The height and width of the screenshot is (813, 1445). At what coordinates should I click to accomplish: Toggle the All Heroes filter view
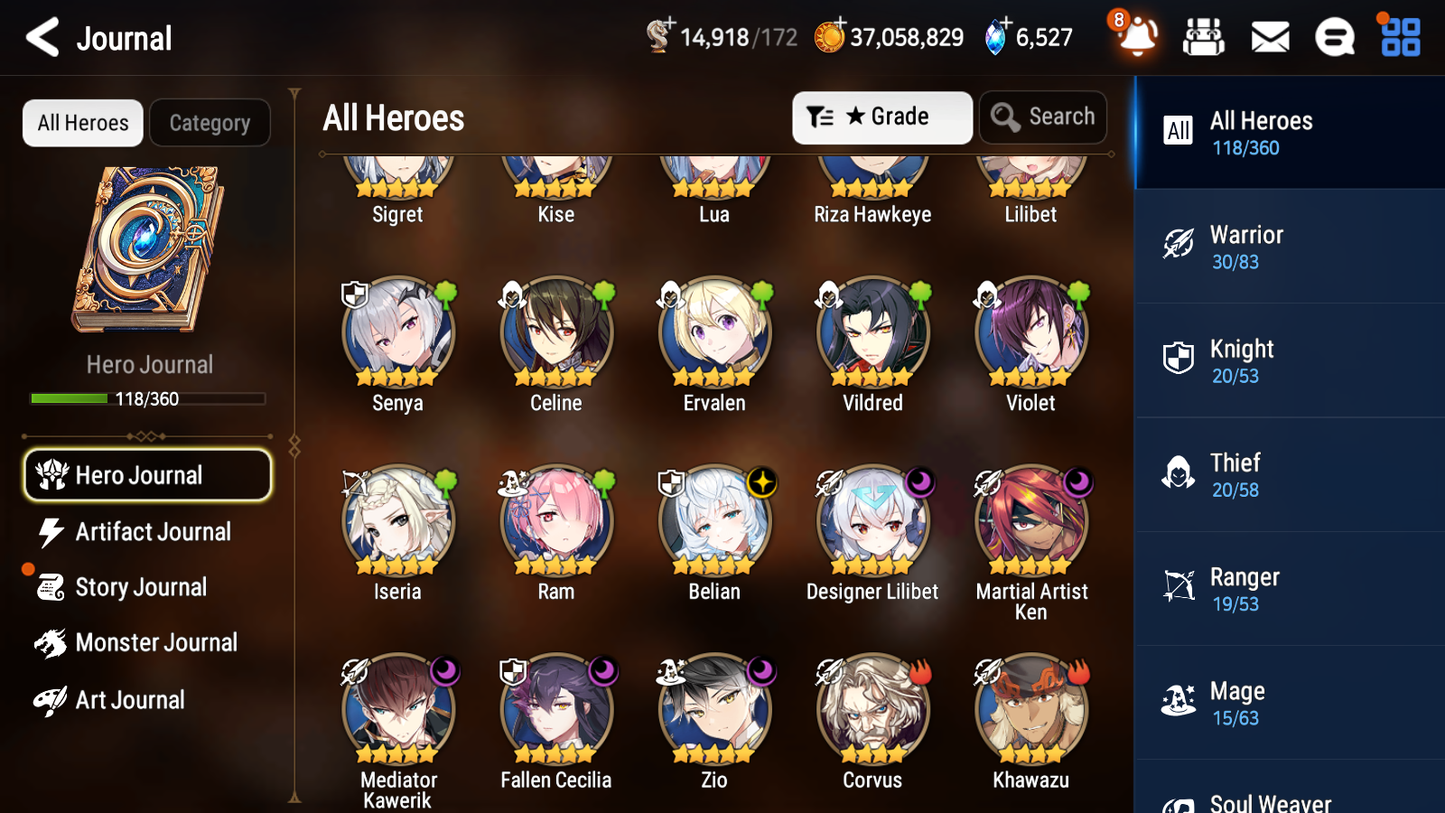click(x=82, y=122)
